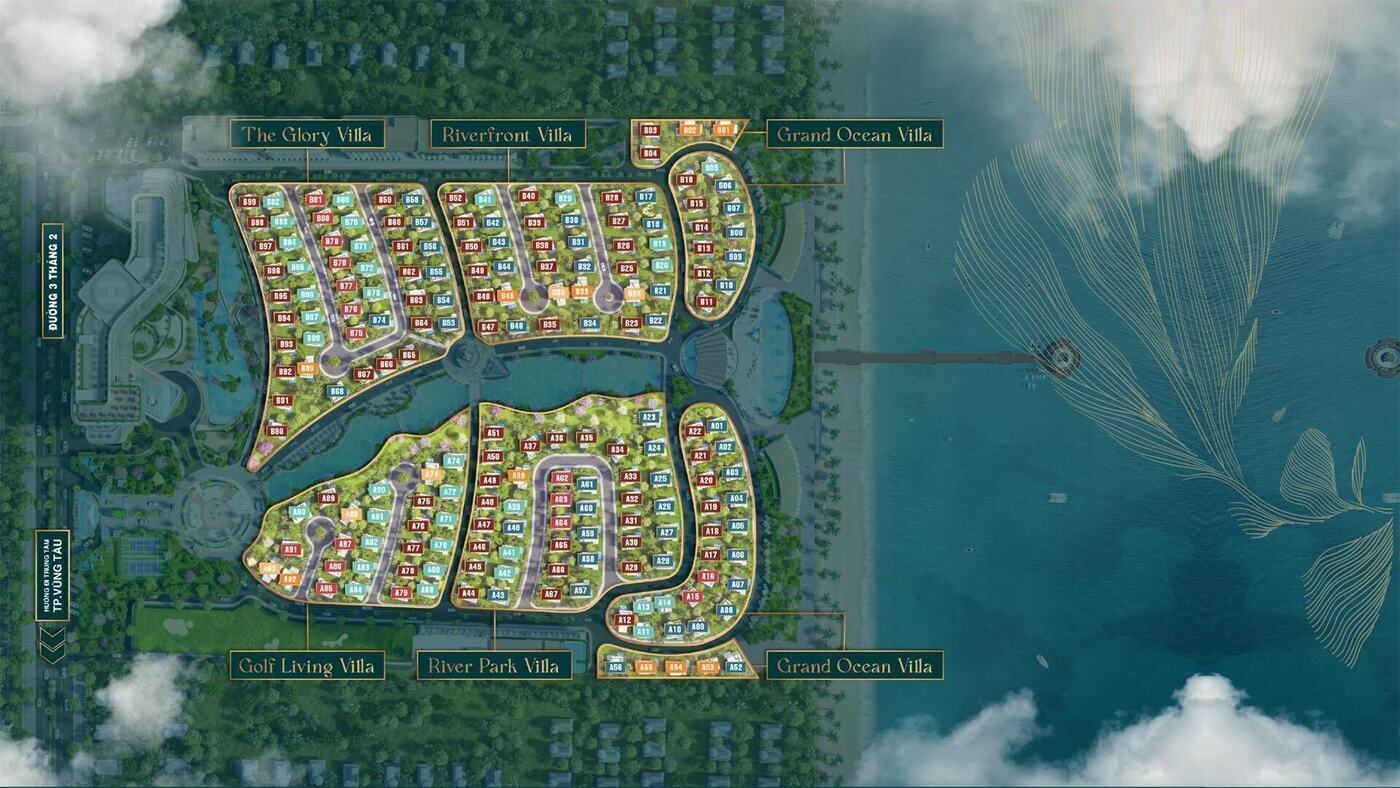Select The Glory Villa label
This screenshot has height=788, width=1400.
307,134
